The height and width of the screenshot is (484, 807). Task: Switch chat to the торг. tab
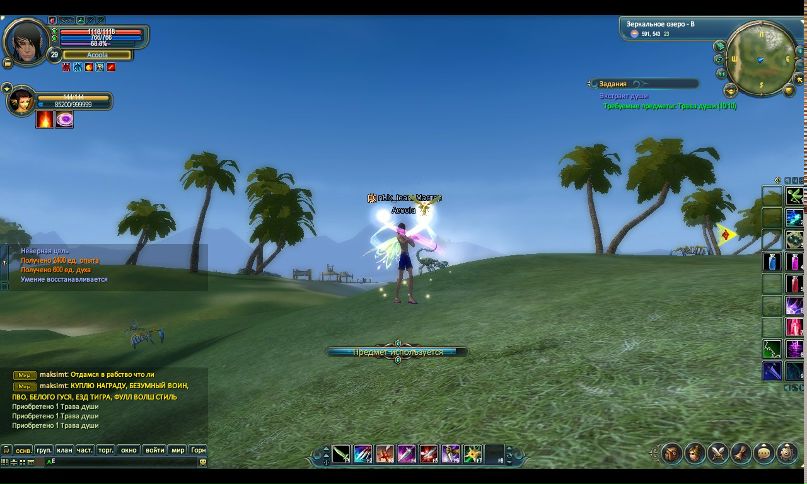pos(106,451)
